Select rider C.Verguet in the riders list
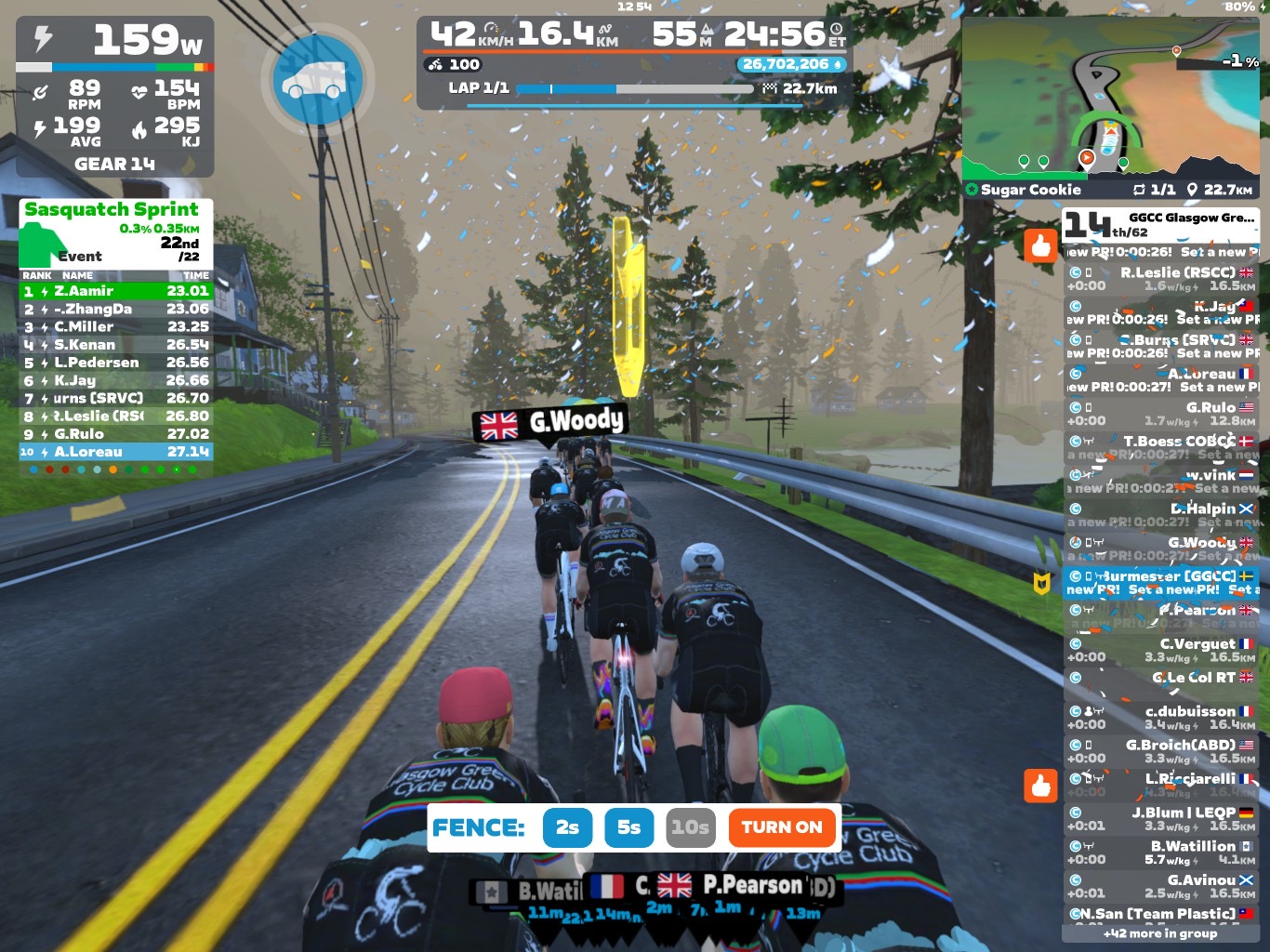1270x952 pixels. pyautogui.click(x=1162, y=650)
